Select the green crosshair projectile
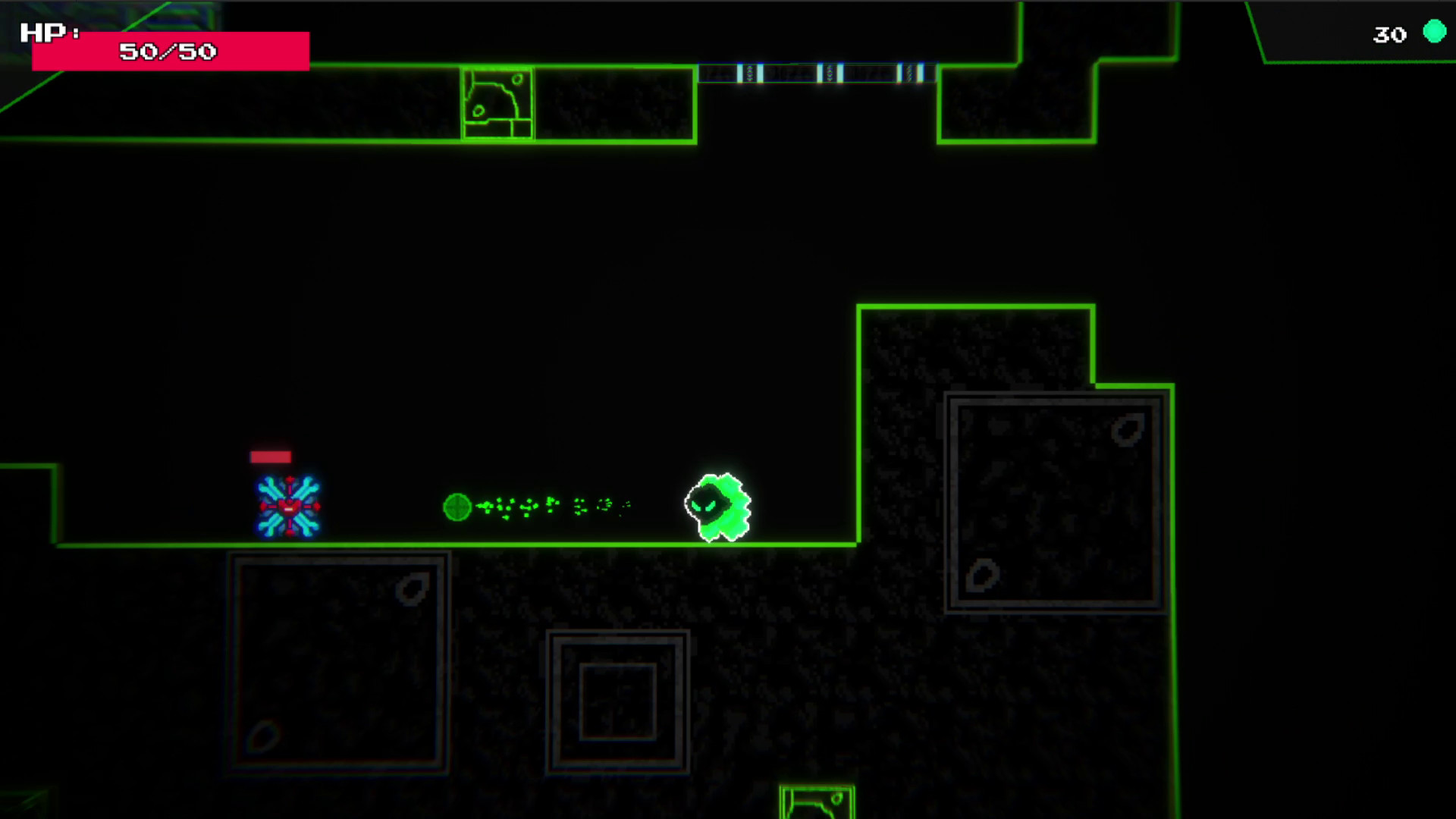The width and height of the screenshot is (1456, 819). click(x=457, y=507)
